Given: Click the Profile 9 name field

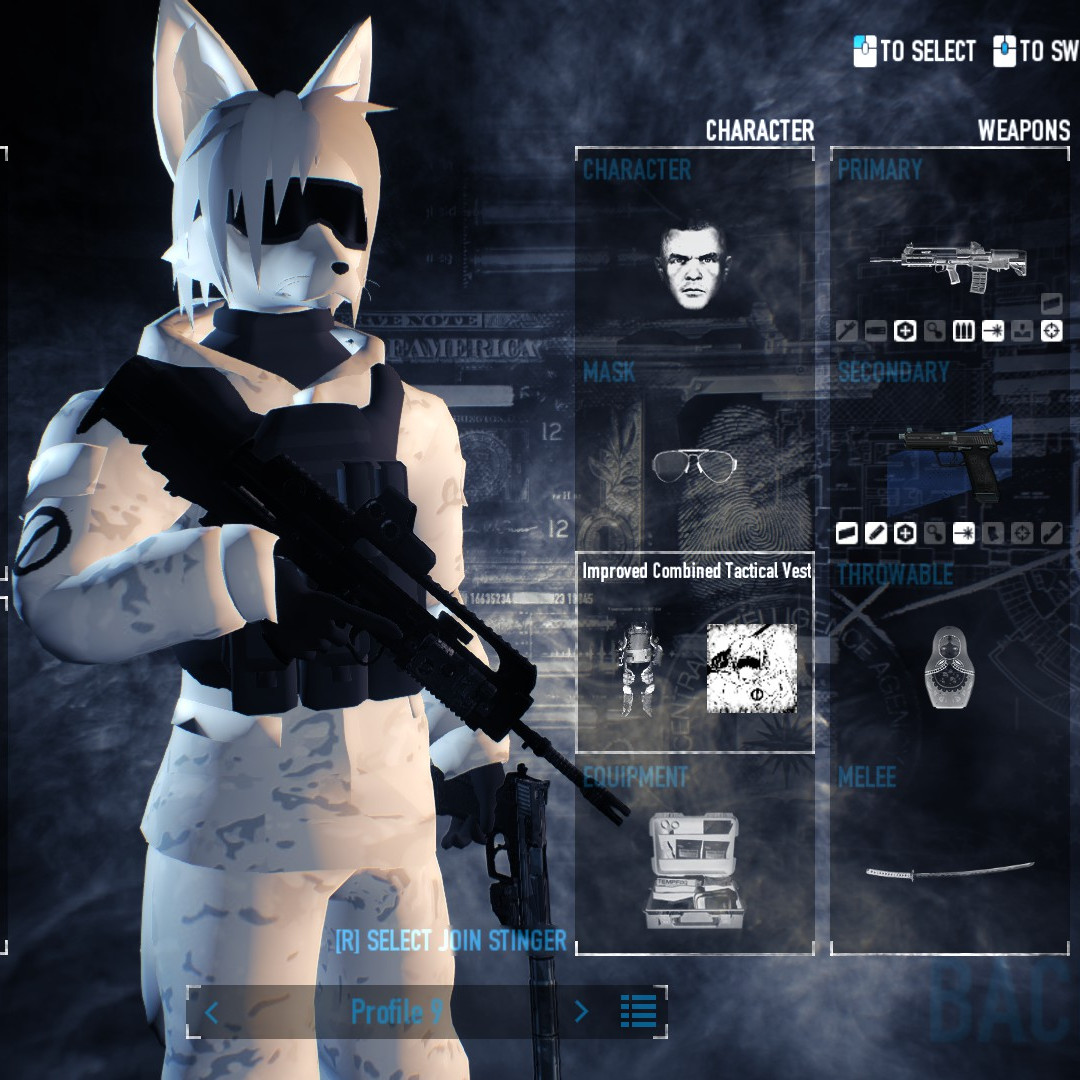Looking at the screenshot, I should (x=396, y=1012).
